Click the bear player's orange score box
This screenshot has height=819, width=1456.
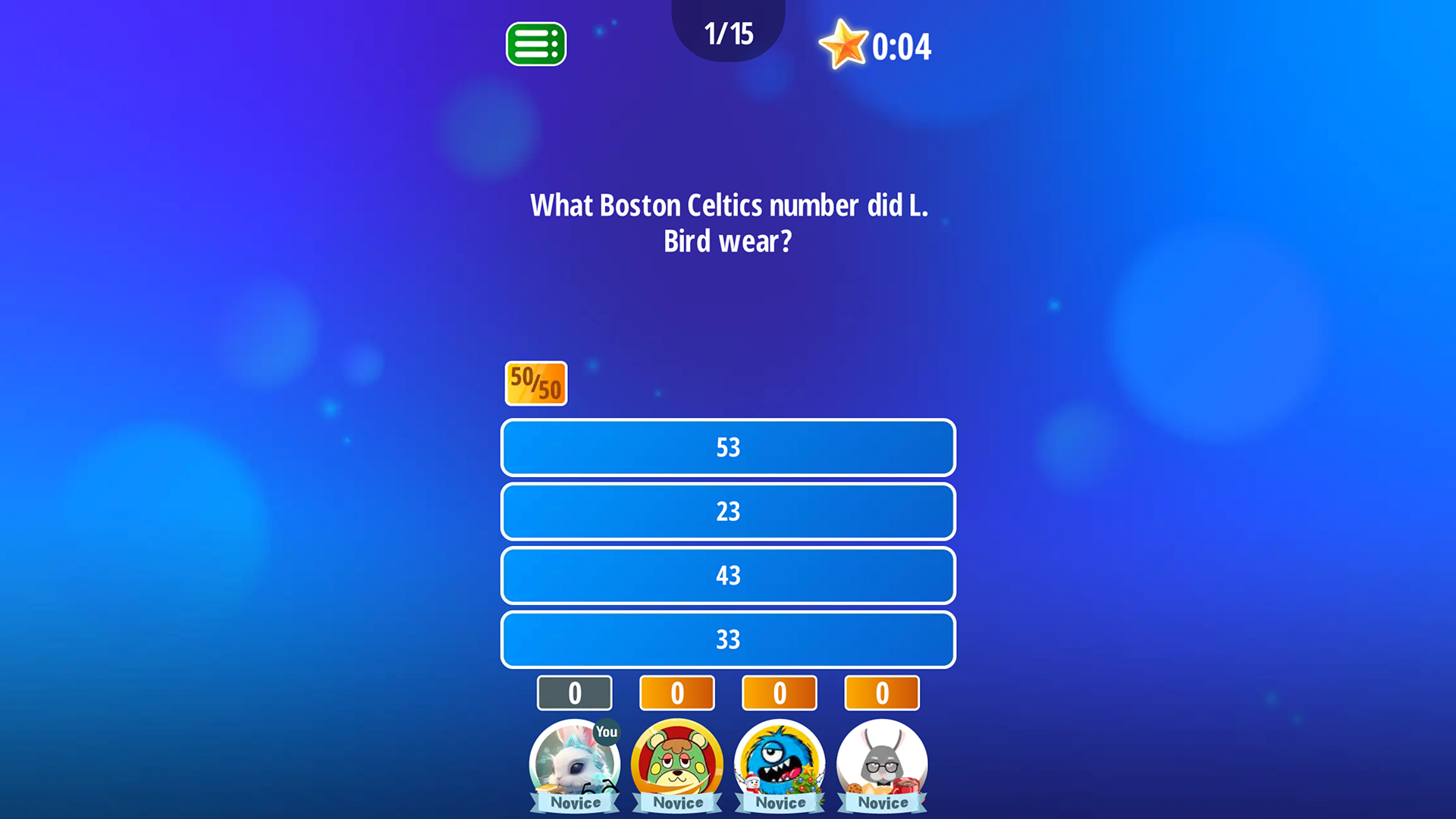coord(676,692)
